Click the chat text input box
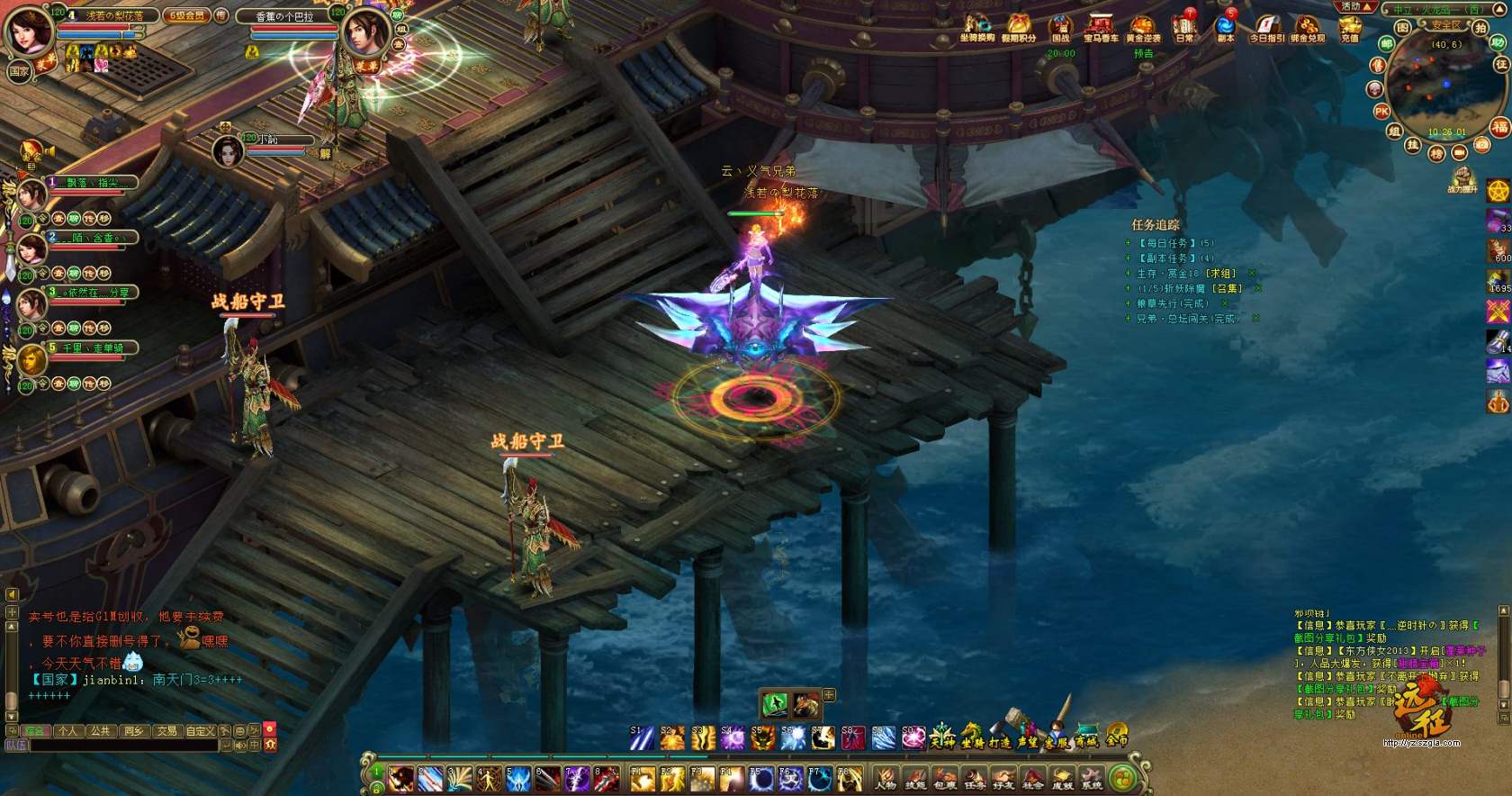 coord(124,746)
